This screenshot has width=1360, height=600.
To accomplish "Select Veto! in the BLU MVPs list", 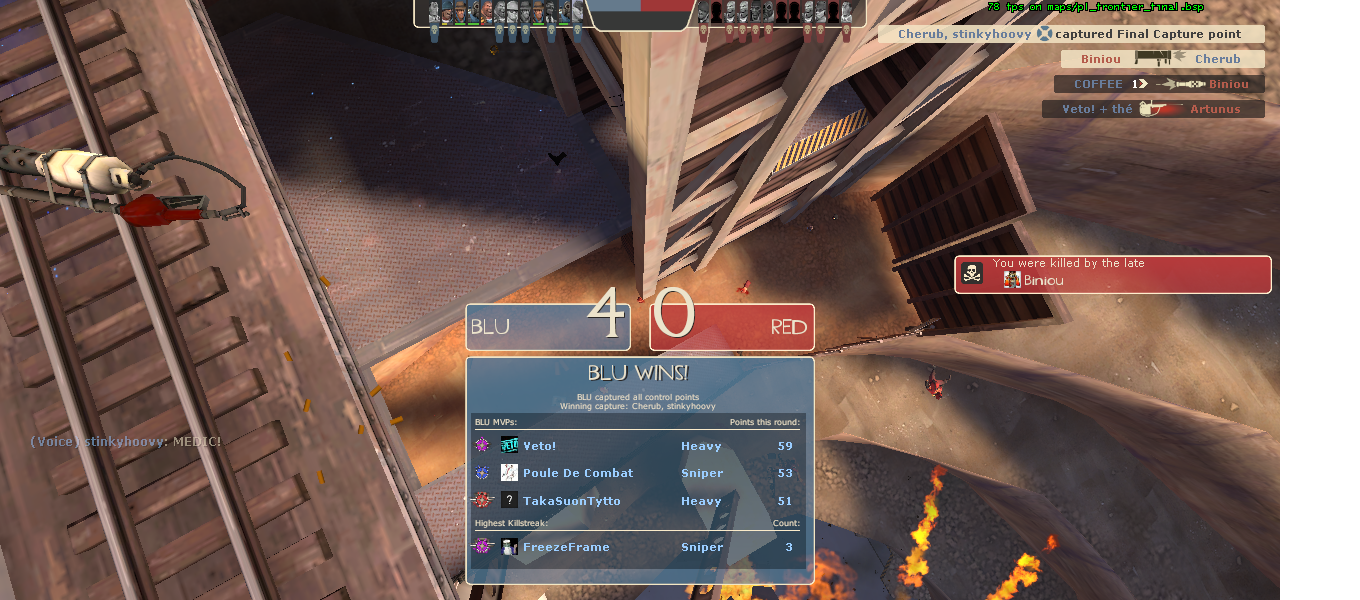I will [539, 446].
